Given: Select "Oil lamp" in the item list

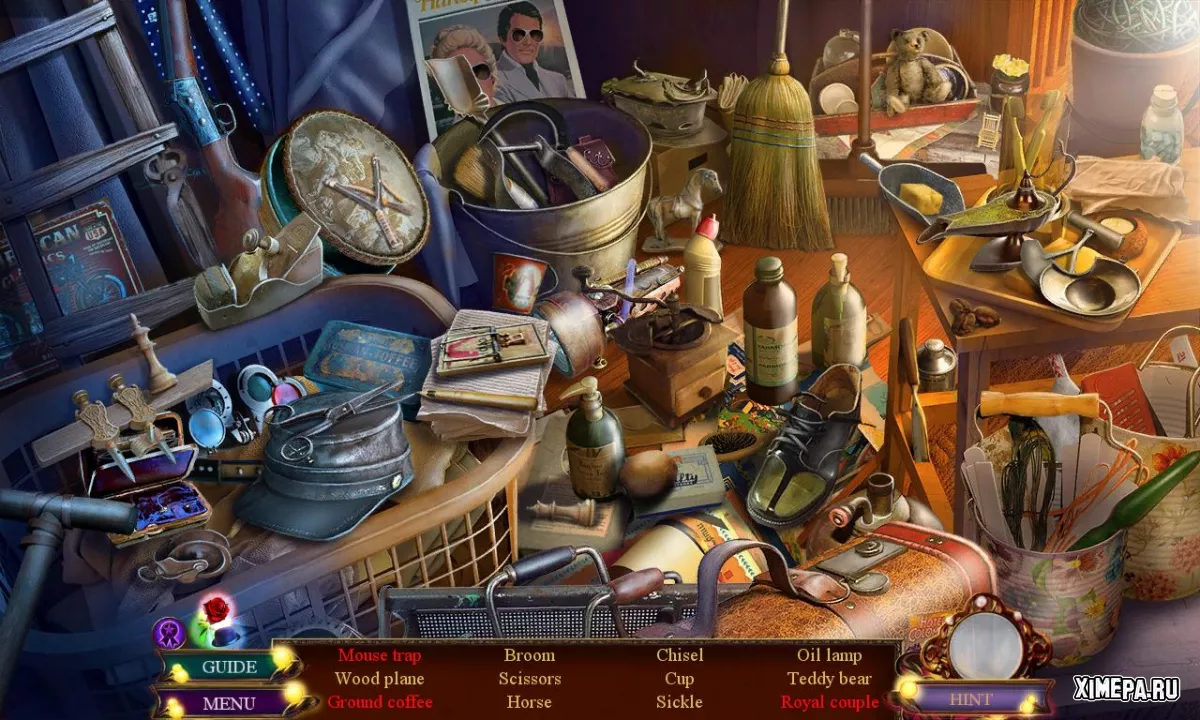Looking at the screenshot, I should click(829, 656).
